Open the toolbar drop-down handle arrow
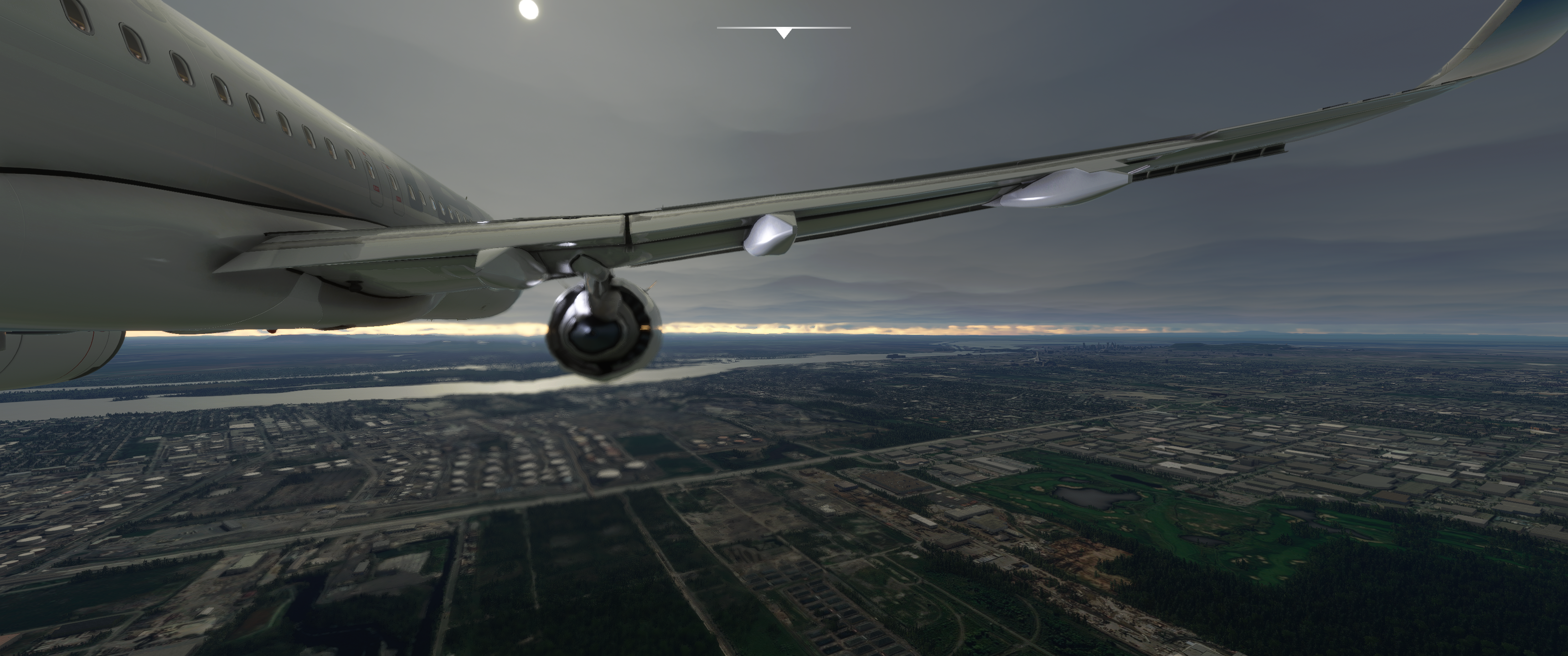This screenshot has height=656, width=1568. coord(784,33)
